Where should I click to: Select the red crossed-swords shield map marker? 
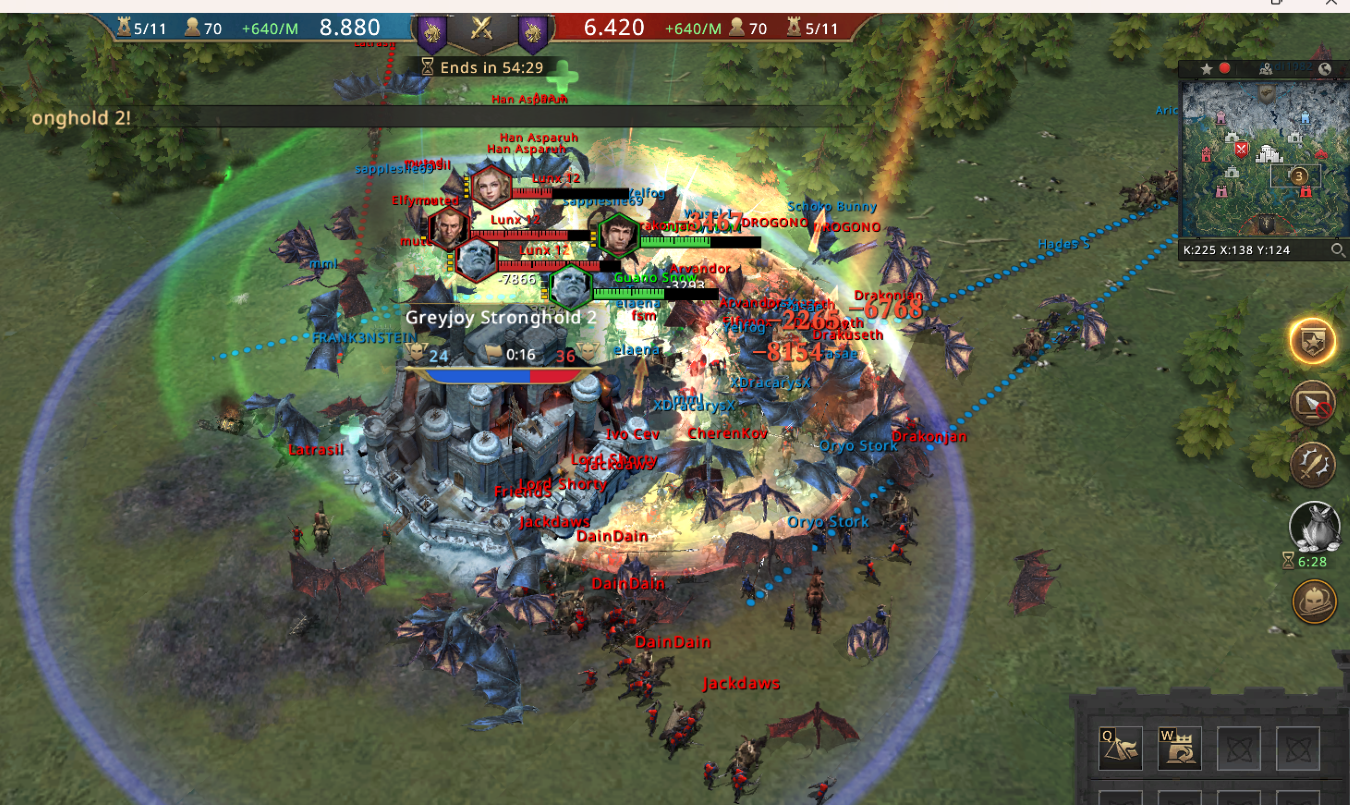tap(1241, 150)
